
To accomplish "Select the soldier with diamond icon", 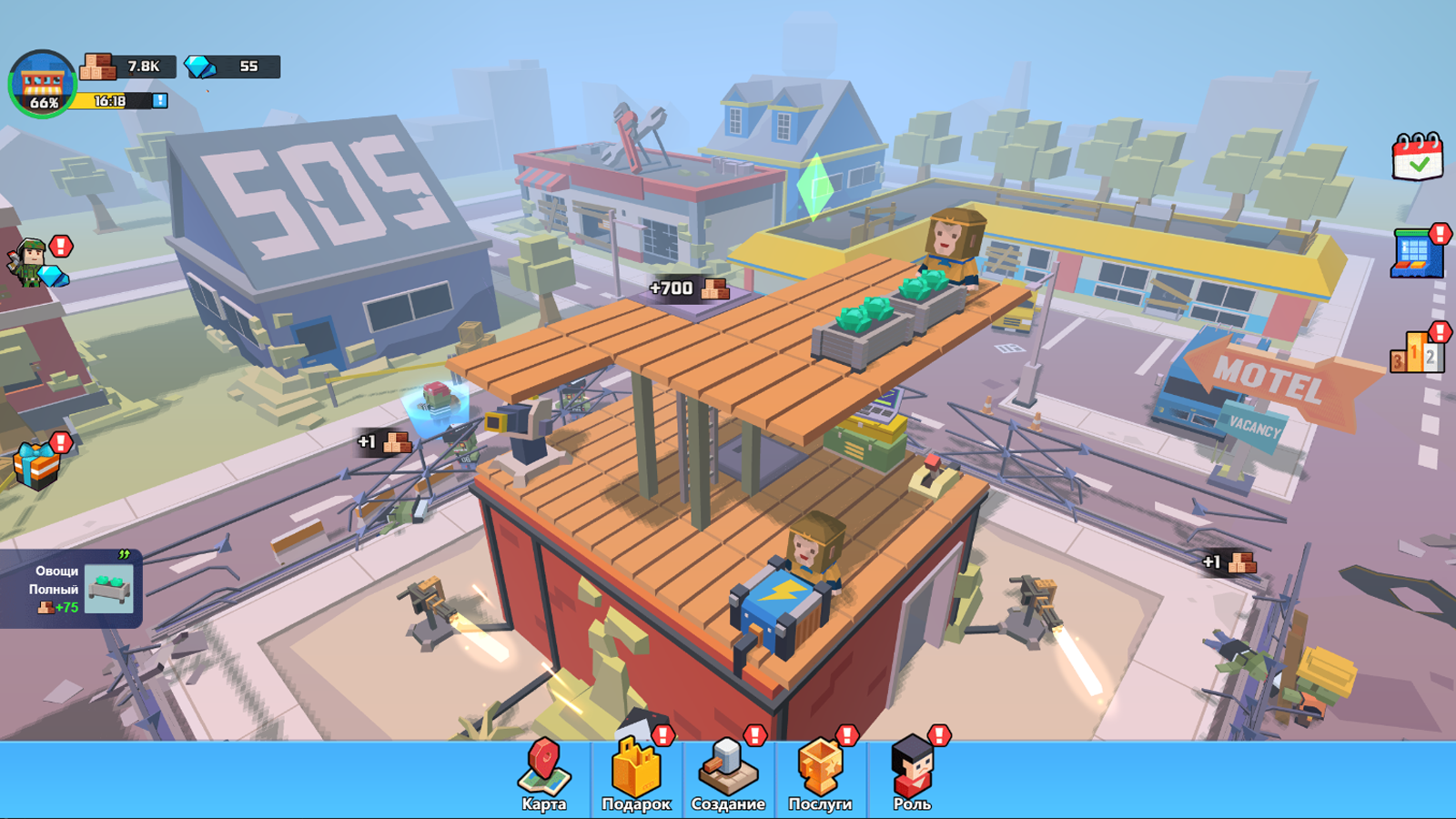I will (x=32, y=260).
